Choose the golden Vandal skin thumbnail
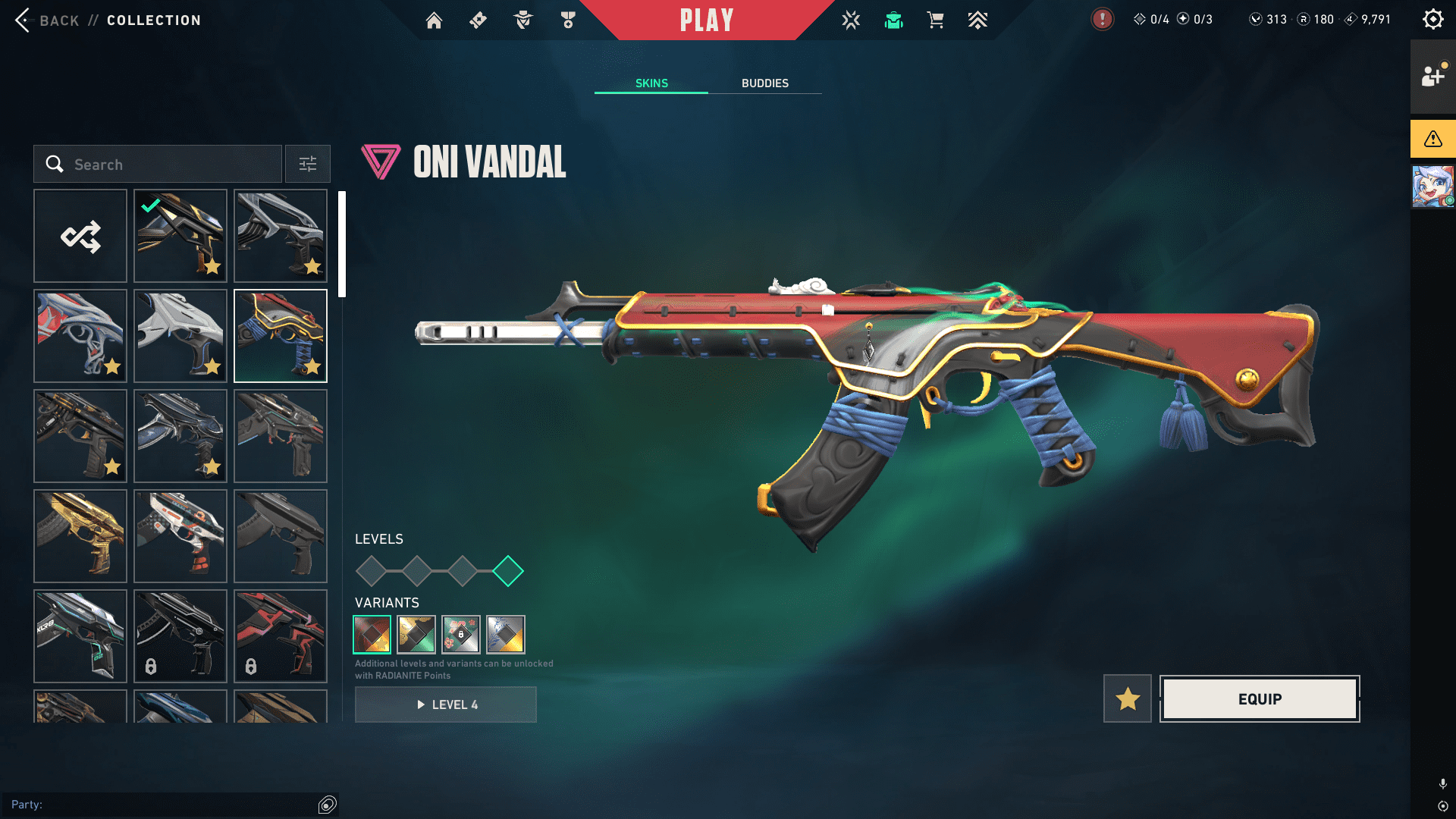Screen dimensions: 1456x819 (x=80, y=536)
